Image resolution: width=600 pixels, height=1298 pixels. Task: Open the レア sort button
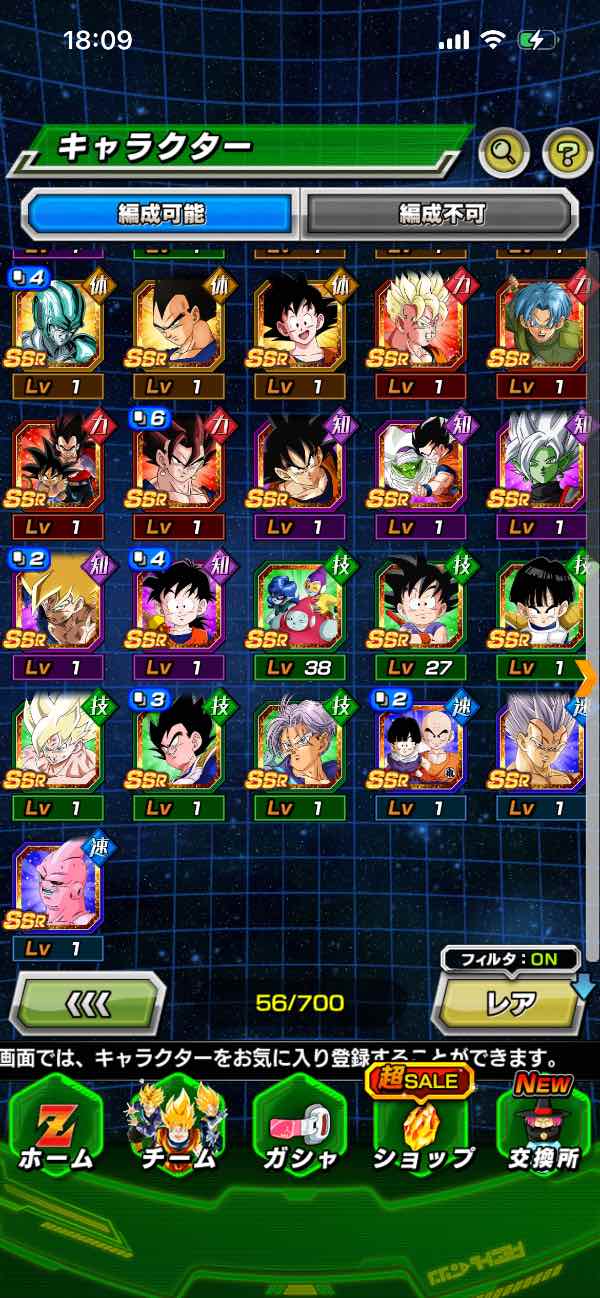coord(510,1002)
